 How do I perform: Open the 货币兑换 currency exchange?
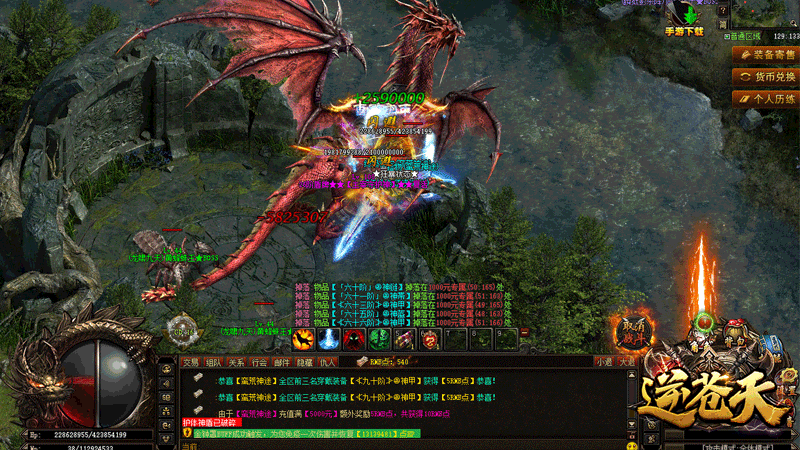pos(766,76)
